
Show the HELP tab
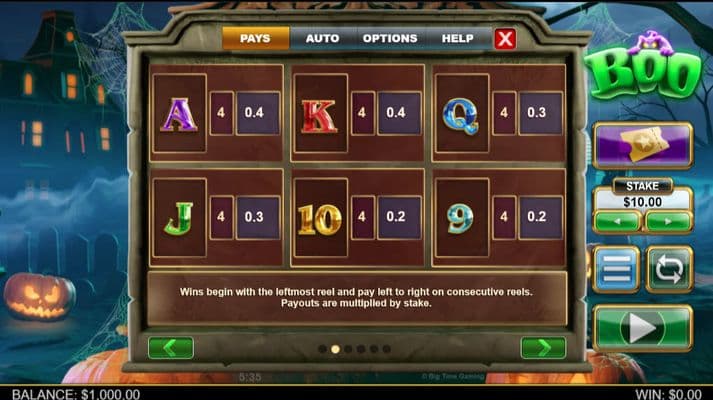457,39
